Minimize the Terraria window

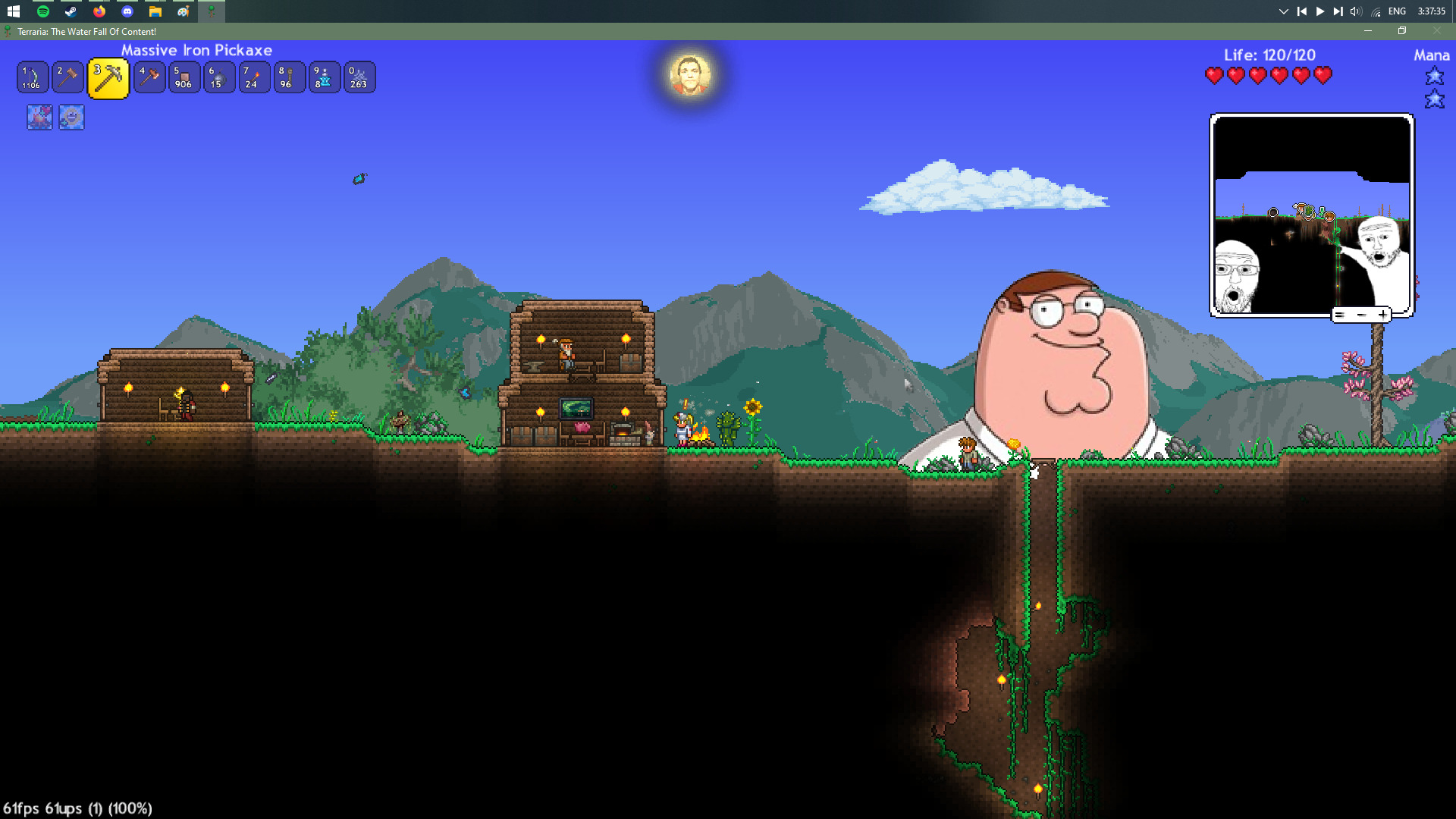point(1368,31)
